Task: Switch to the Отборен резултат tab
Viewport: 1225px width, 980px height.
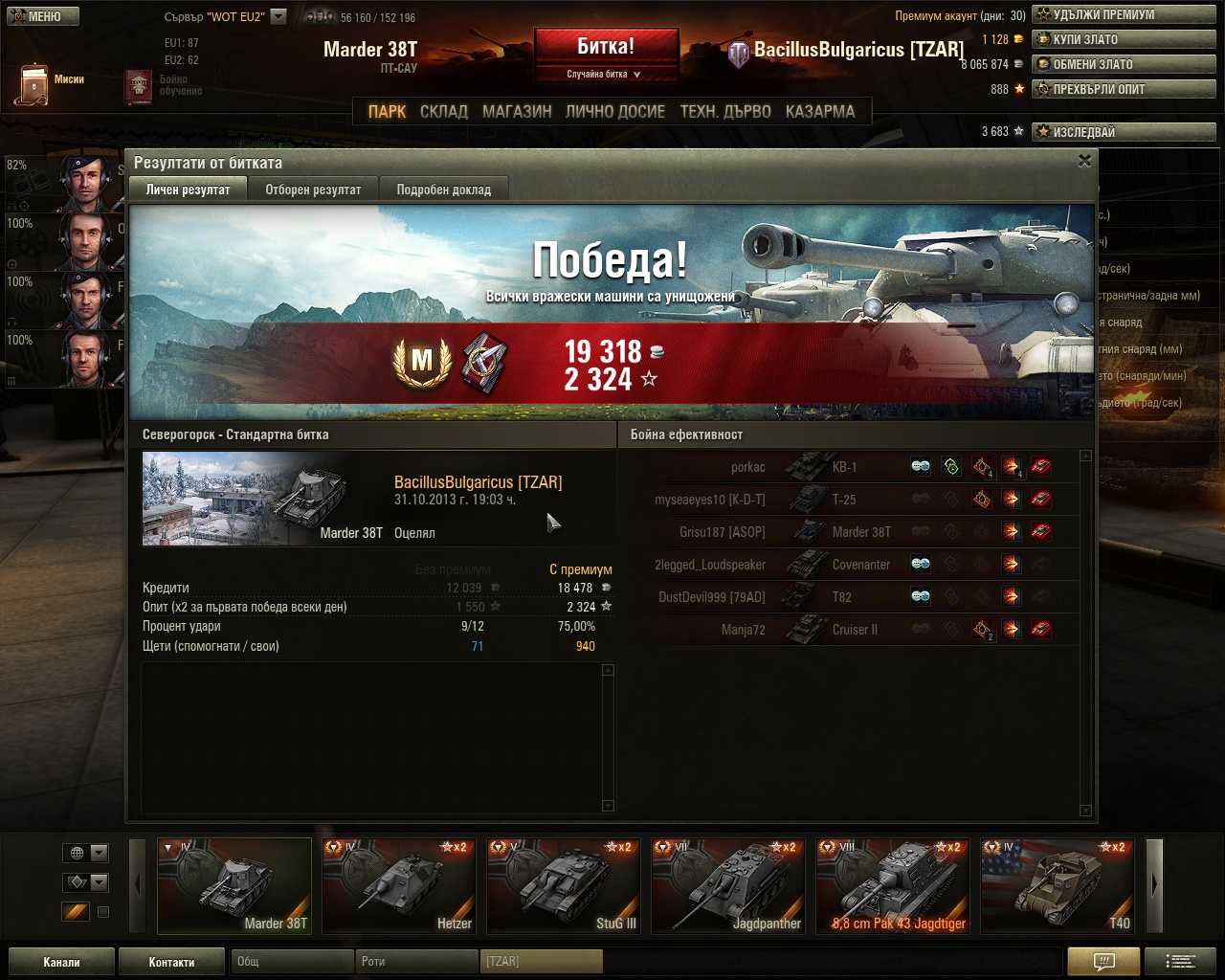Action: tap(313, 189)
